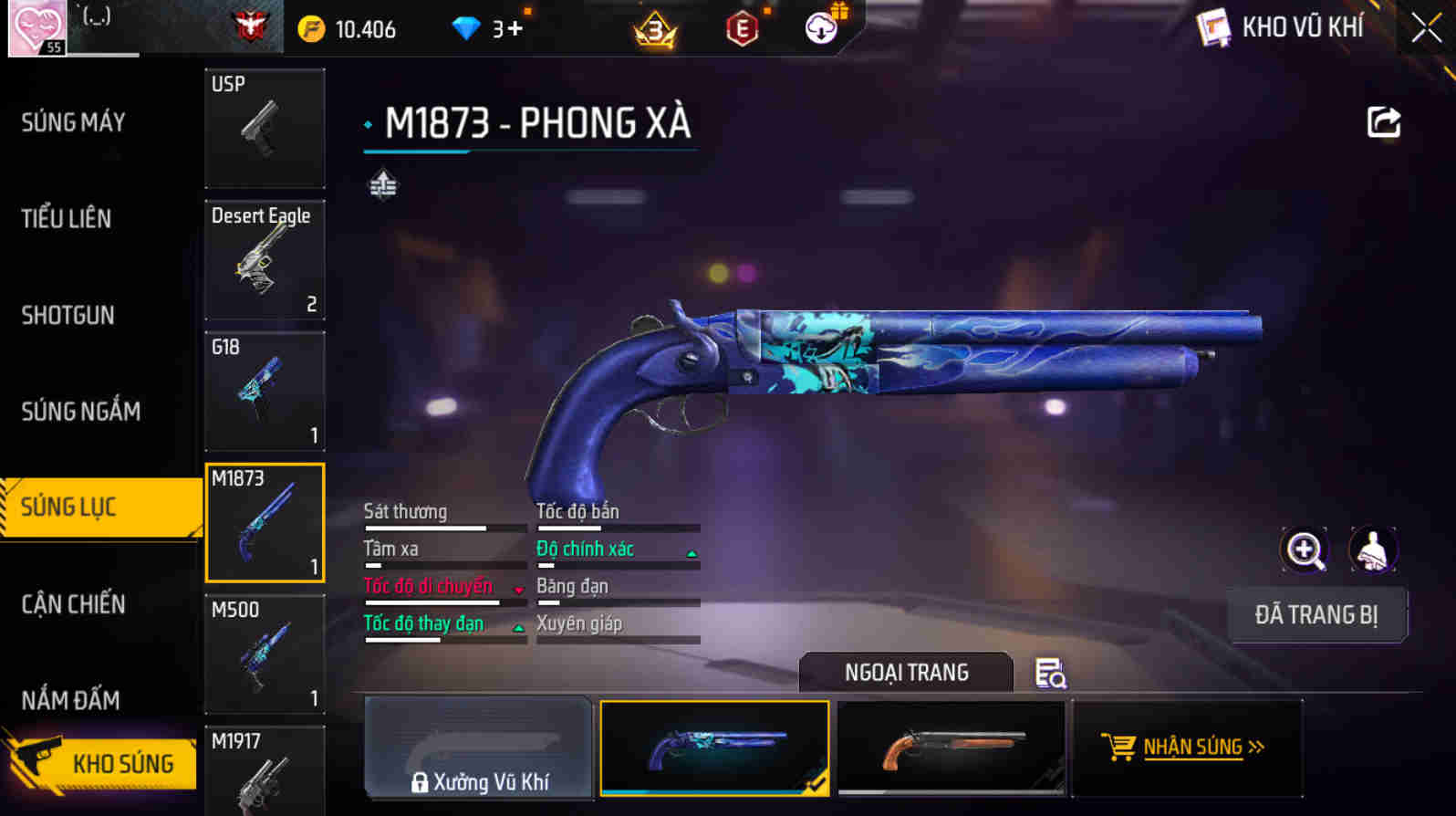Click the KHO VŨ KHÍ book icon
Image resolution: width=1456 pixels, height=816 pixels.
click(1212, 26)
